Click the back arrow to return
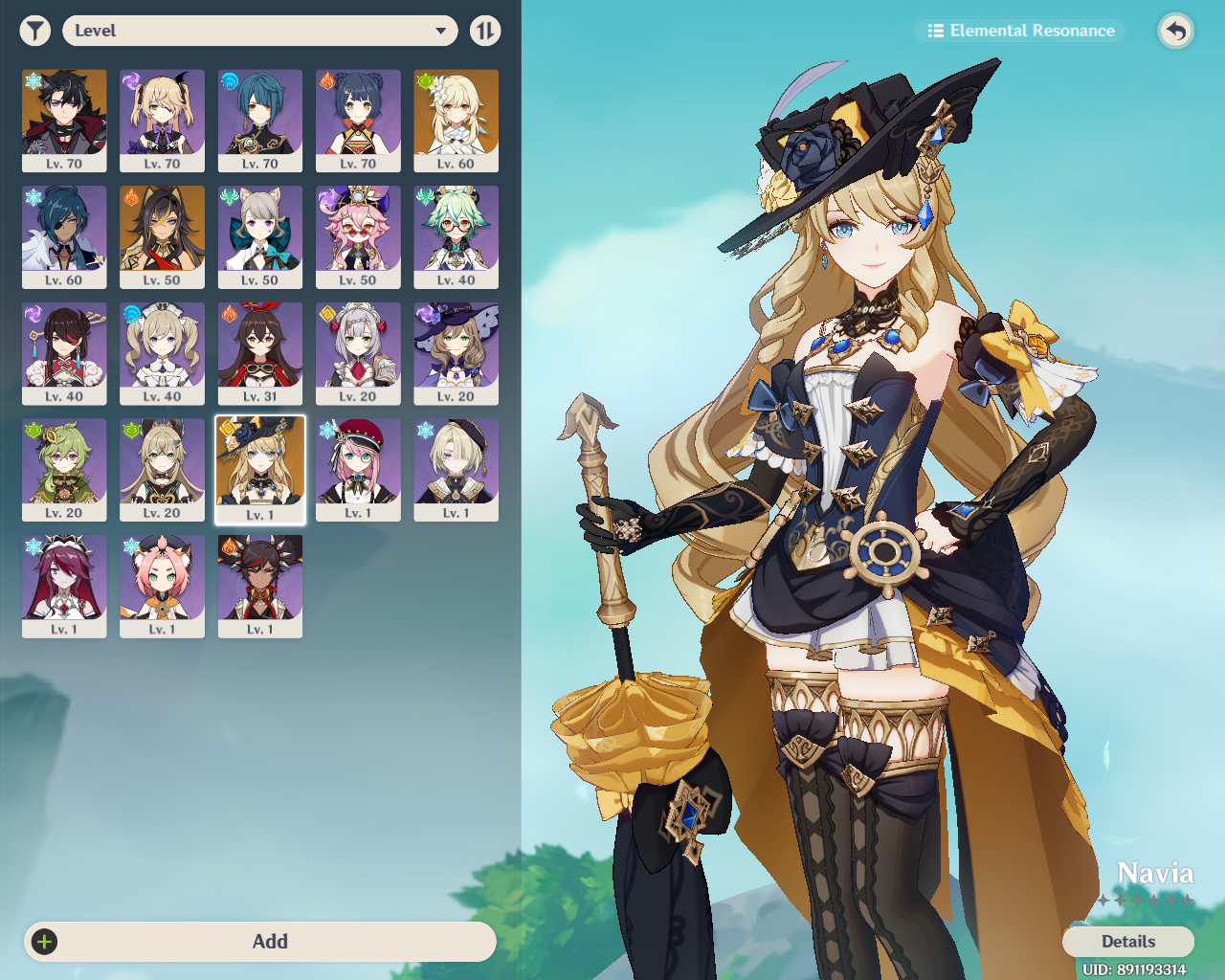Image resolution: width=1225 pixels, height=980 pixels. [x=1175, y=30]
